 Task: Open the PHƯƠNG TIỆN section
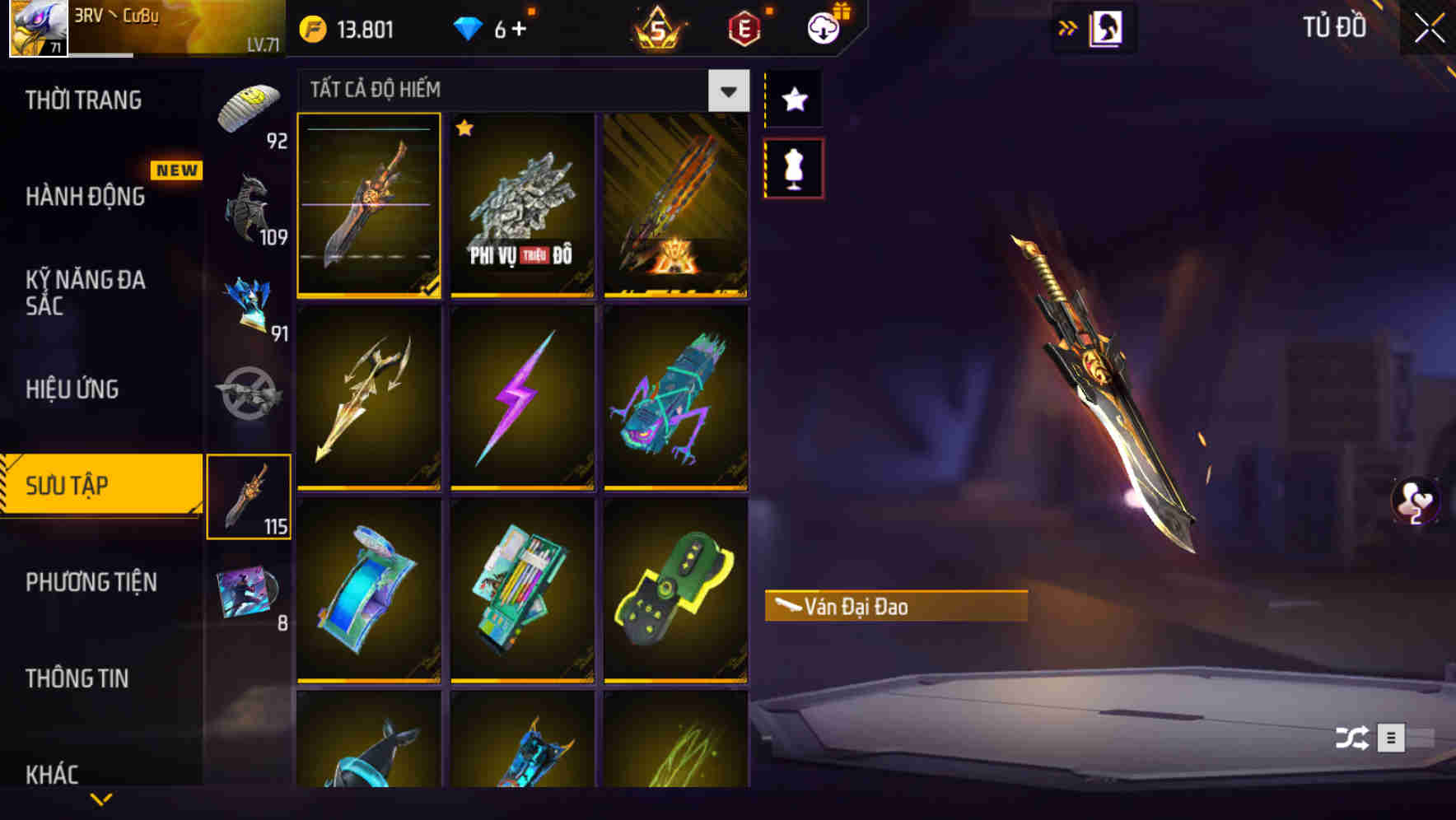pos(91,582)
